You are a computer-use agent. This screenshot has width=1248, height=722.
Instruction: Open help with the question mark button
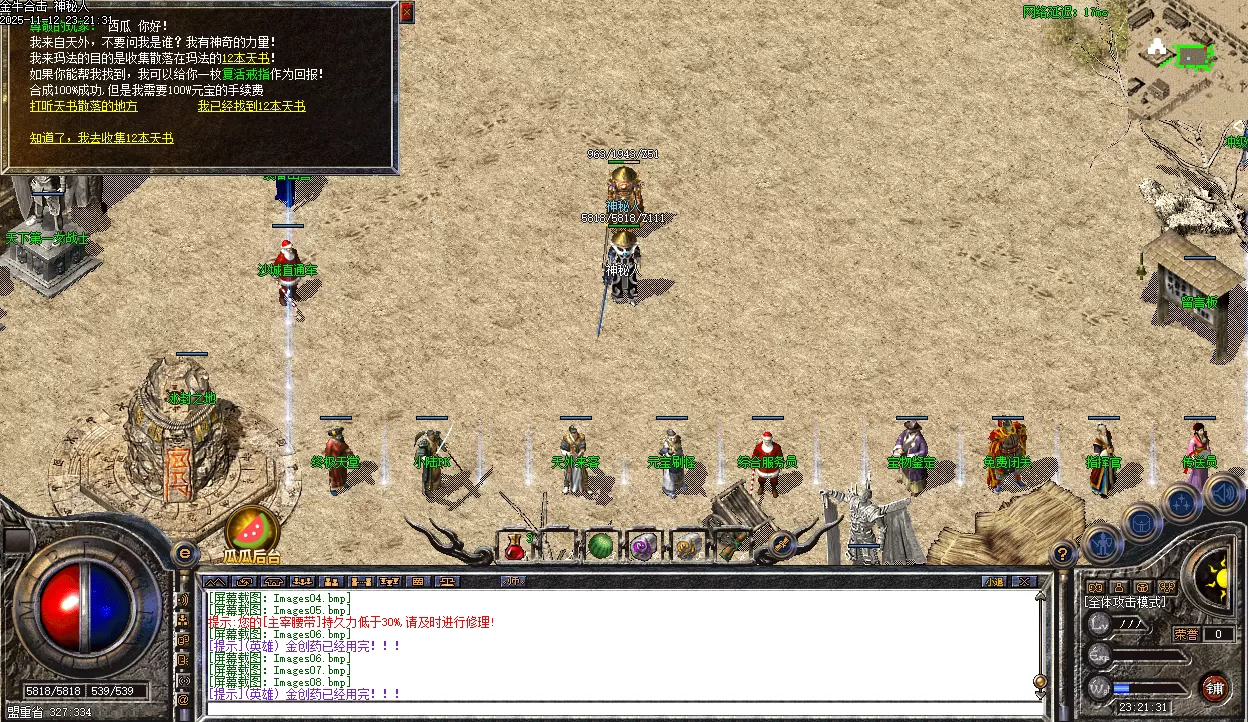coord(1065,552)
